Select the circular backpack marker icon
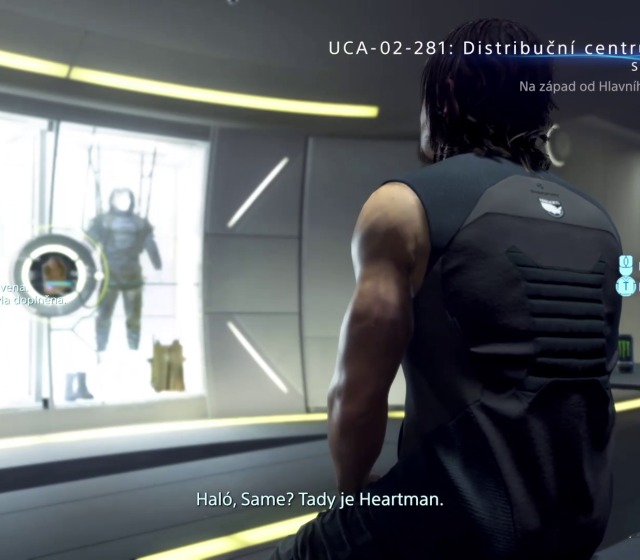Viewport: 640px width, 560px height. [x=54, y=273]
